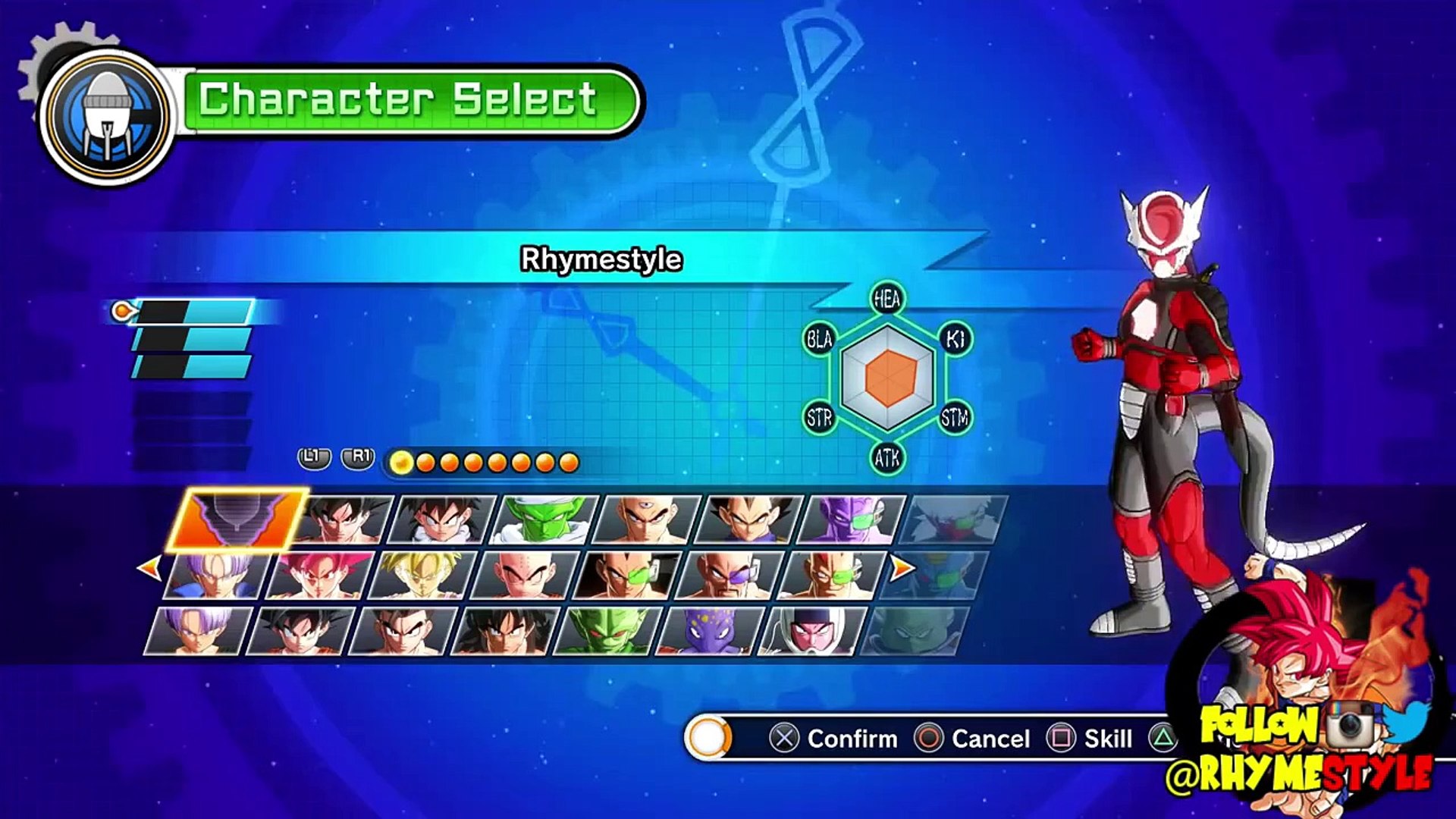The image size is (1456, 819).
Task: Go to previous roster page arrow
Action: [x=149, y=567]
